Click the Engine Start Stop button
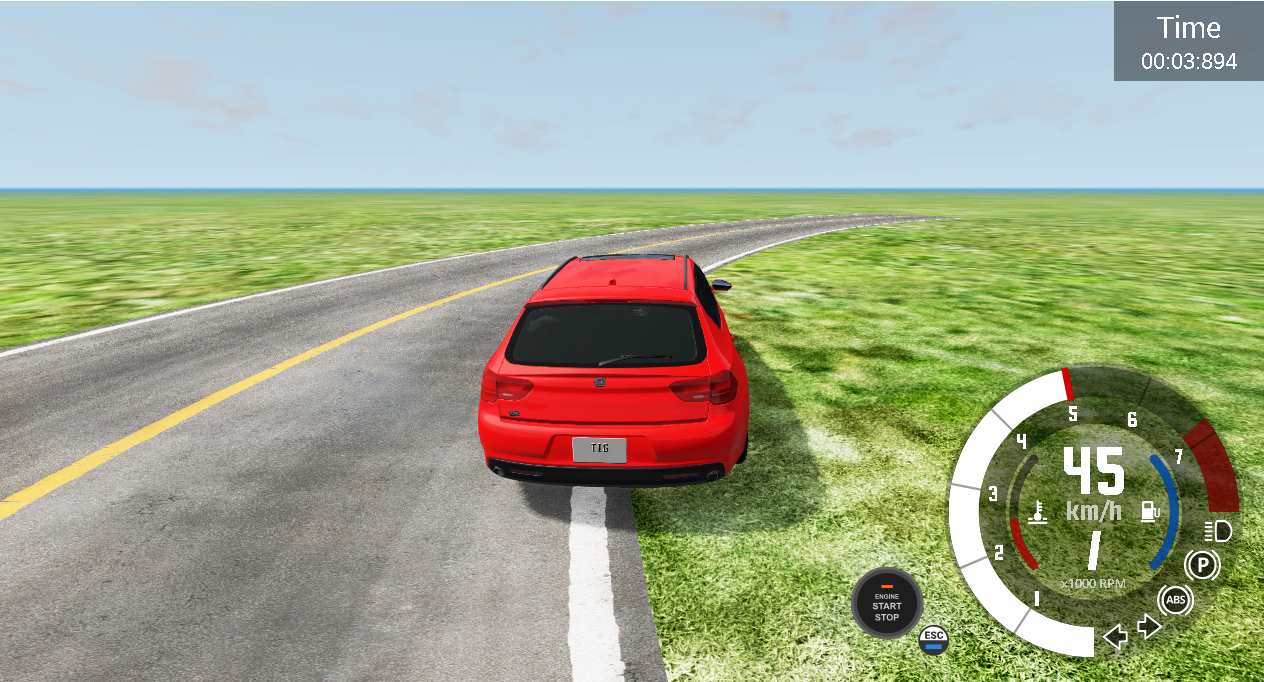This screenshot has height=682, width=1264. coord(887,603)
